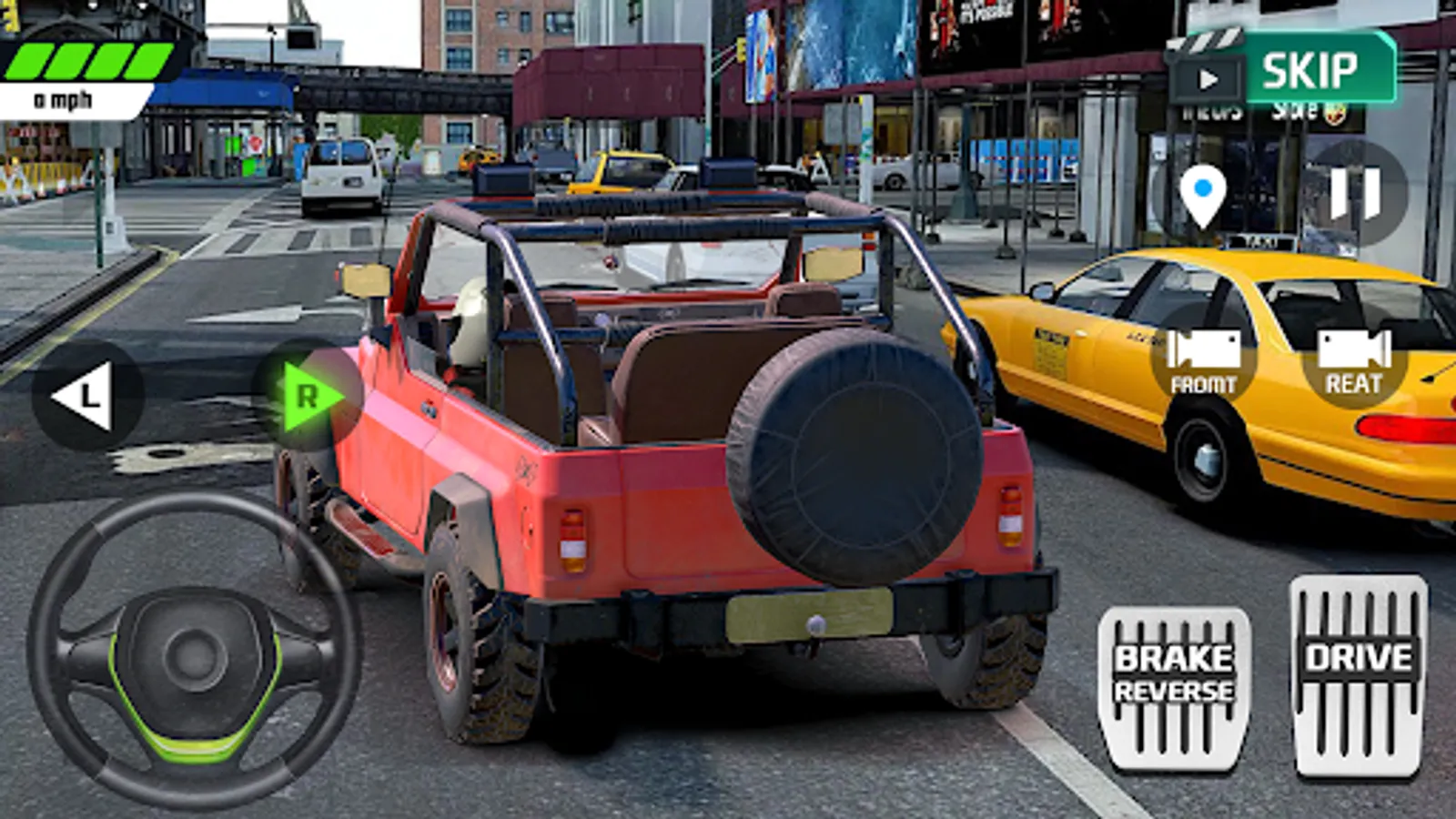Tap the 0 mph speed display

pos(64,98)
